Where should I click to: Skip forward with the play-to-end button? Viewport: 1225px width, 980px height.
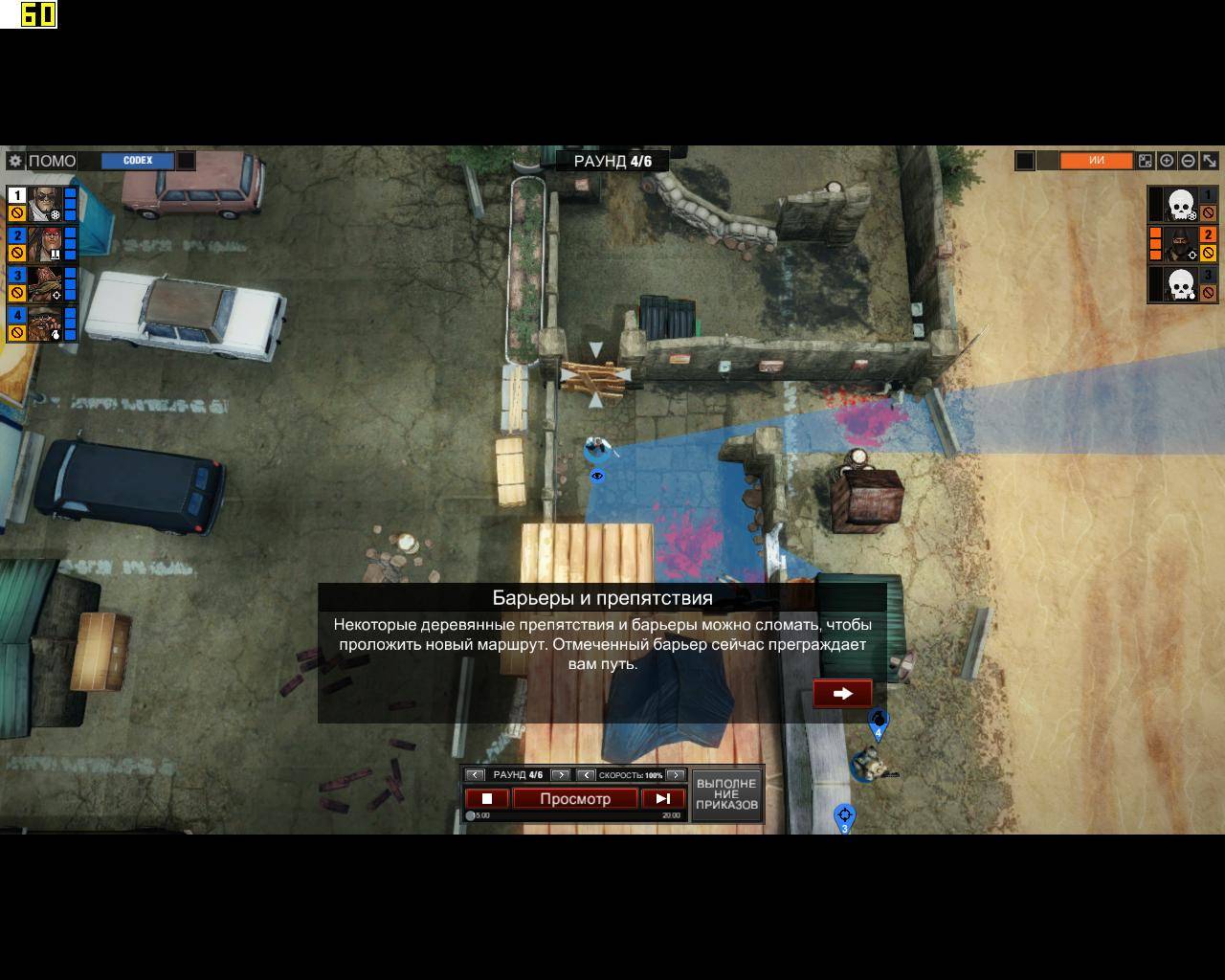(663, 798)
